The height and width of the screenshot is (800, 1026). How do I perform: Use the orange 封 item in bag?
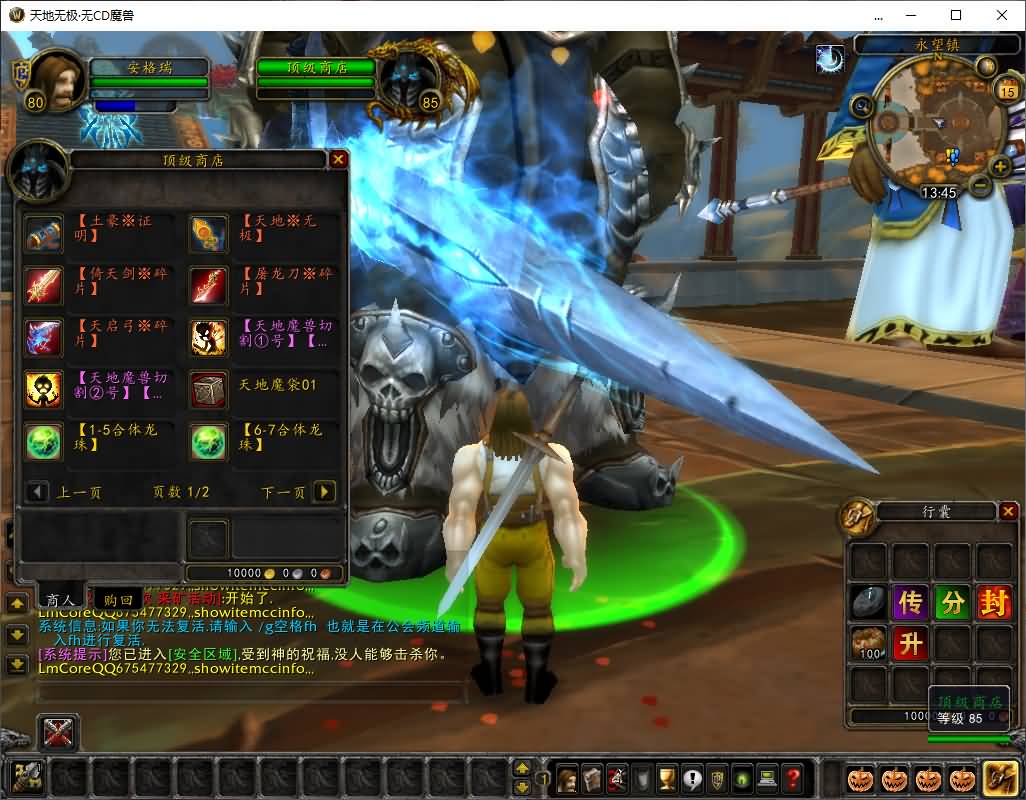pos(994,603)
